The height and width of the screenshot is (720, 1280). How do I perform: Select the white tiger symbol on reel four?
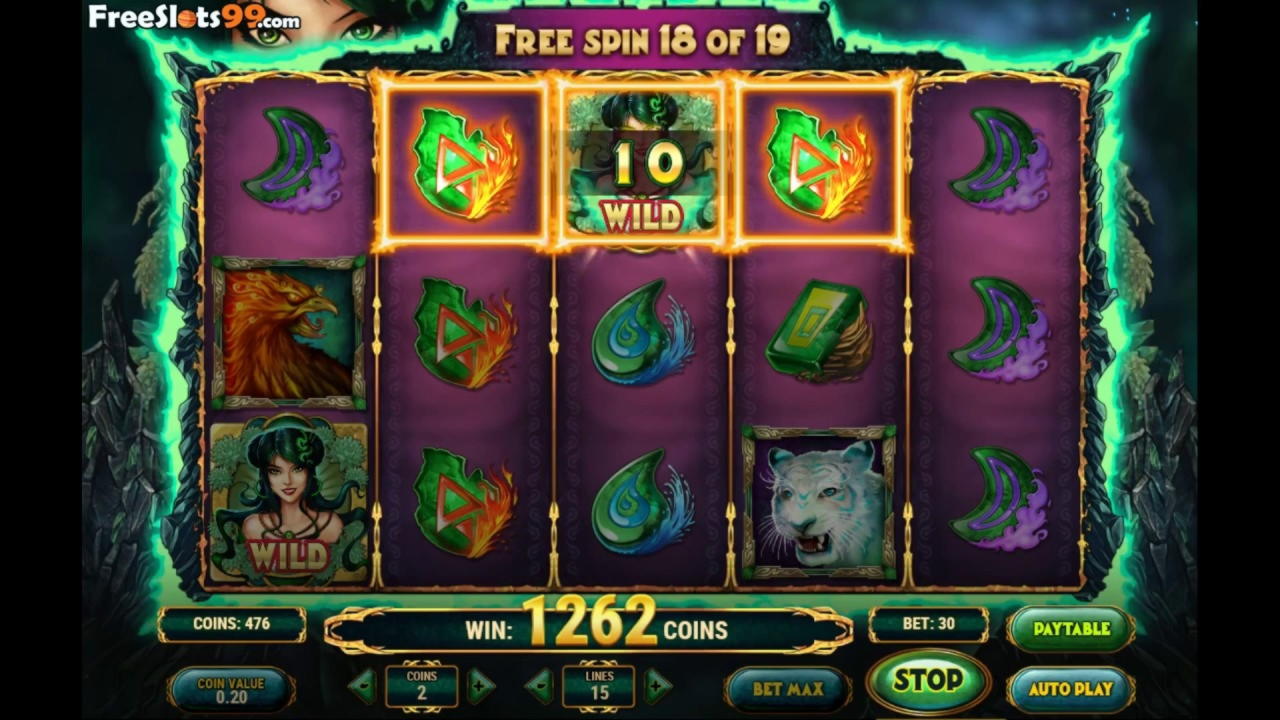click(818, 505)
